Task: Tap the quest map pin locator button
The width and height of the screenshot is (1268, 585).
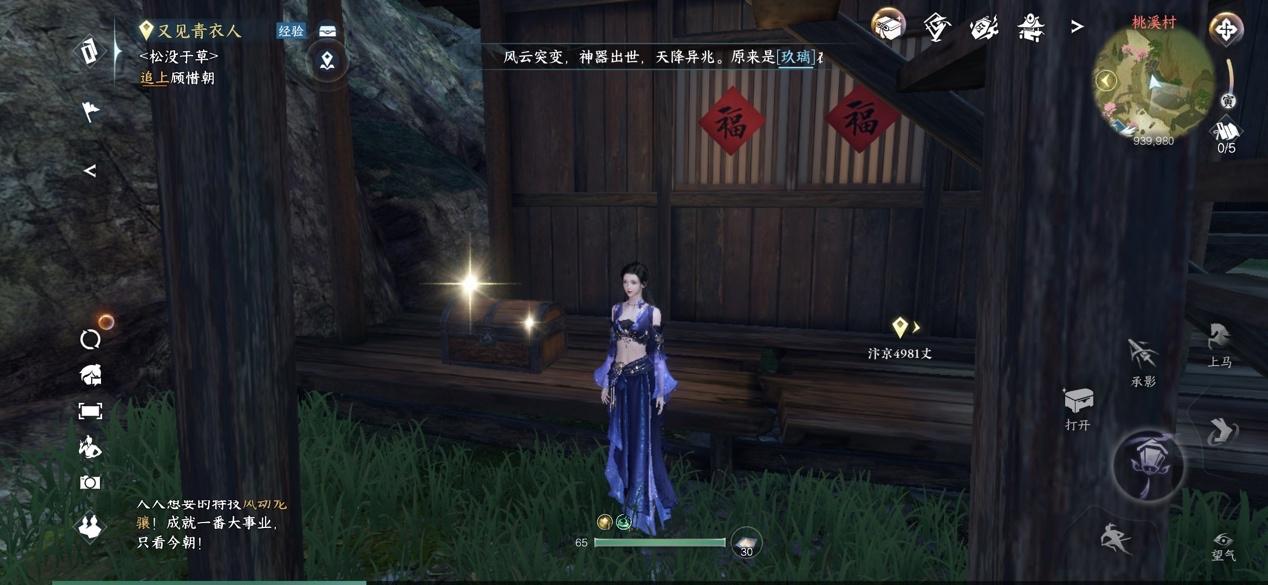Action: pyautogui.click(x=327, y=62)
